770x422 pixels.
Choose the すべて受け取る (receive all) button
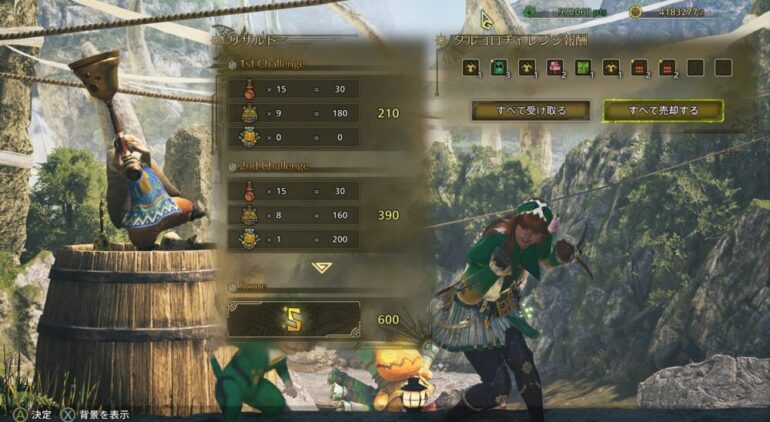pos(531,110)
